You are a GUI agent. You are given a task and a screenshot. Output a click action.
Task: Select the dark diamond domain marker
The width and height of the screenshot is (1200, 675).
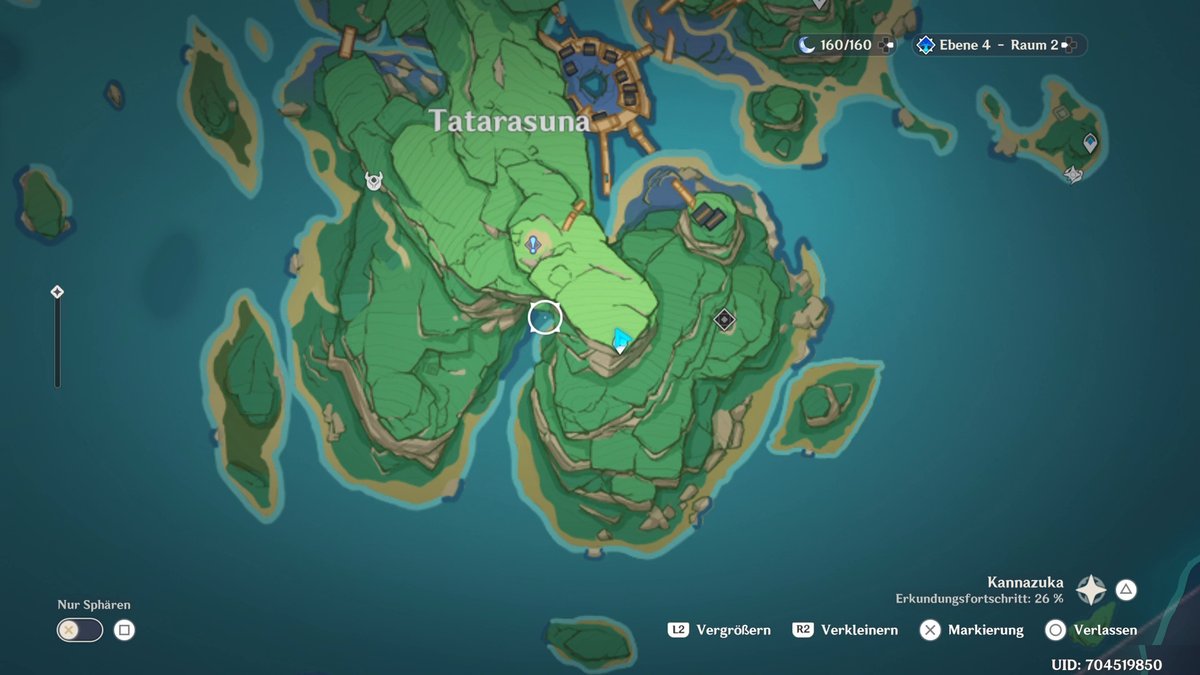pyautogui.click(x=725, y=320)
